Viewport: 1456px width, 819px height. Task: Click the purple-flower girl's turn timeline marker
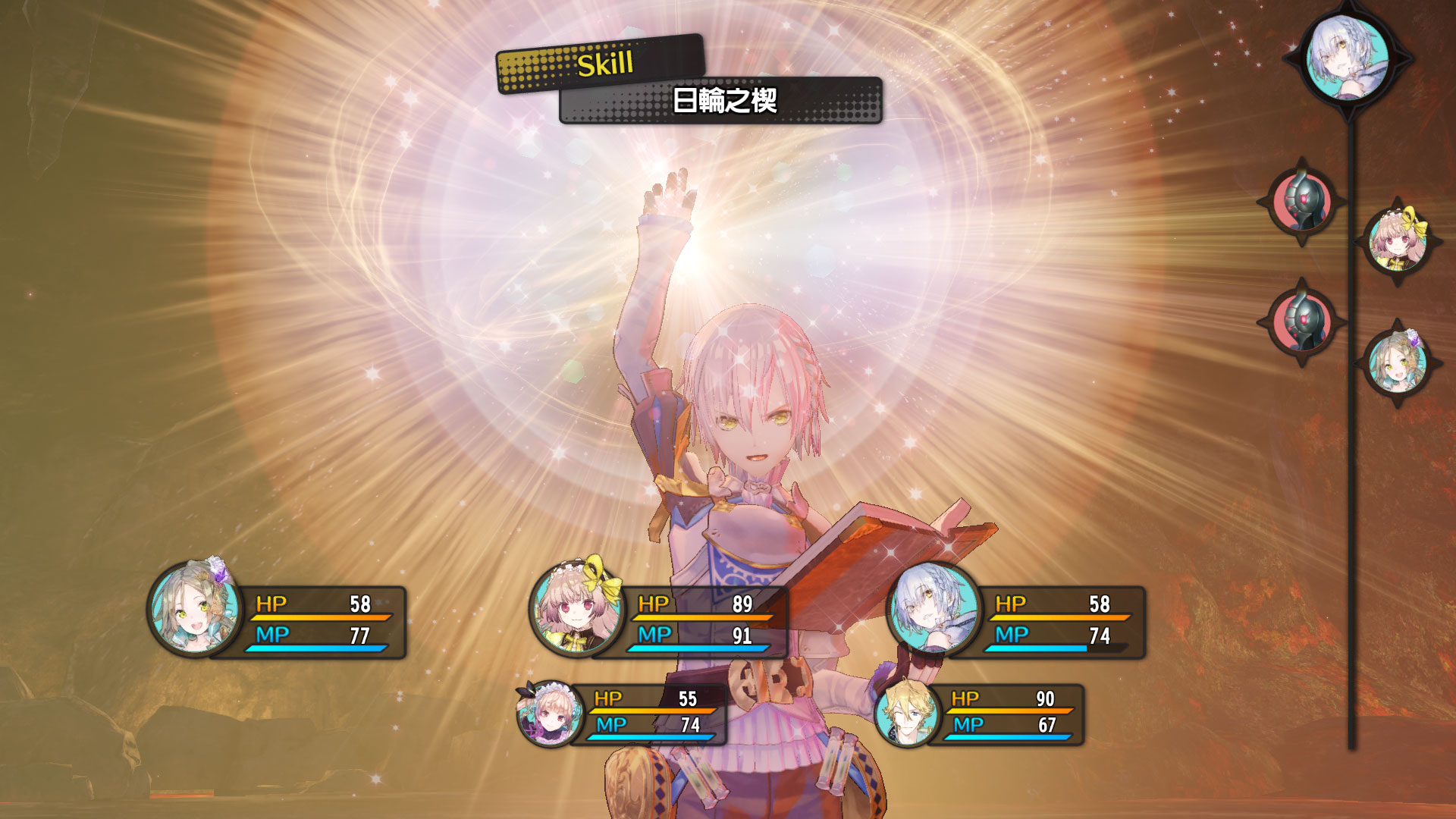[1397, 363]
